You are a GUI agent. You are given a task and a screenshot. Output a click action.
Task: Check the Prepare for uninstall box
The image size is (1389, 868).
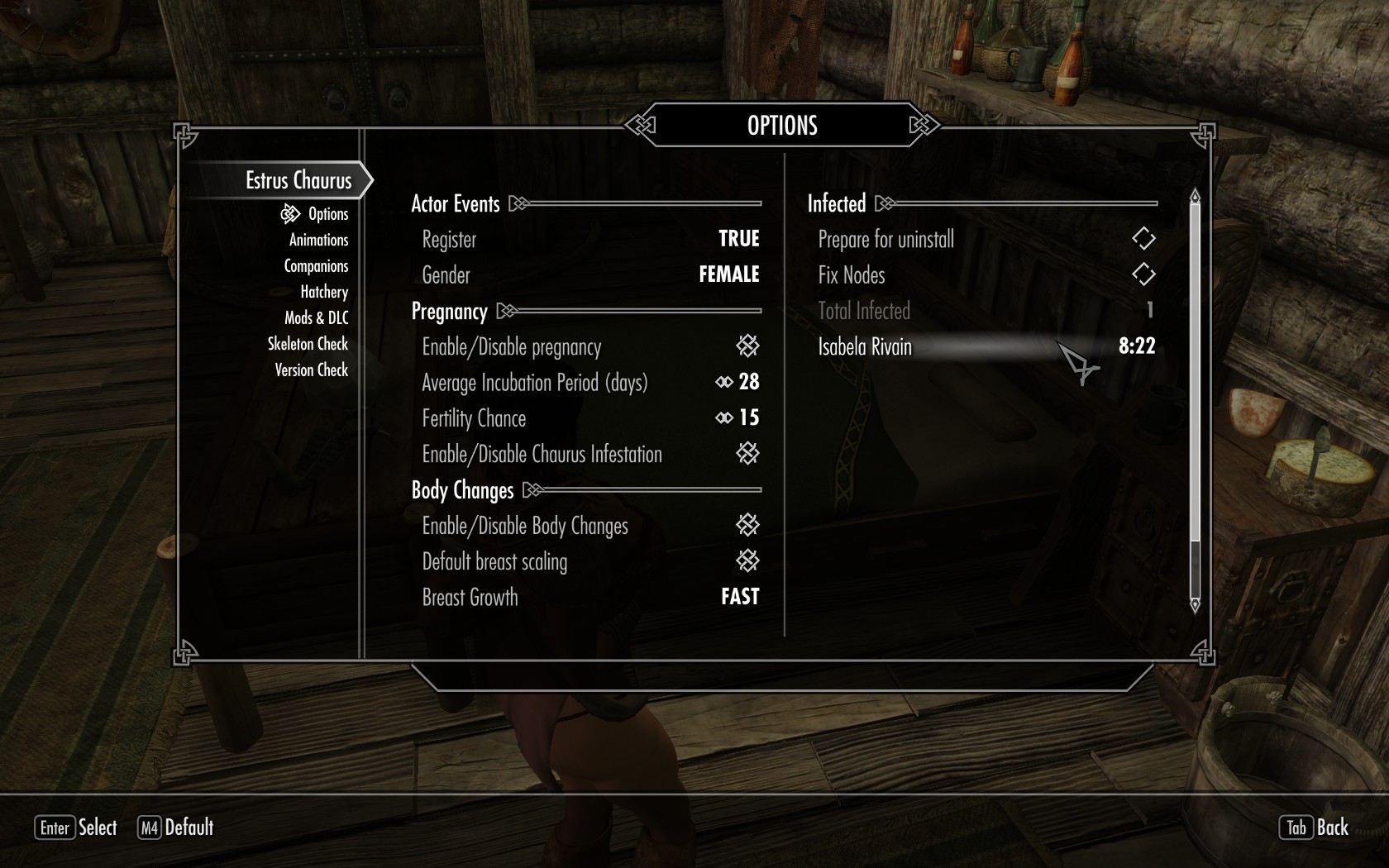click(x=1143, y=239)
